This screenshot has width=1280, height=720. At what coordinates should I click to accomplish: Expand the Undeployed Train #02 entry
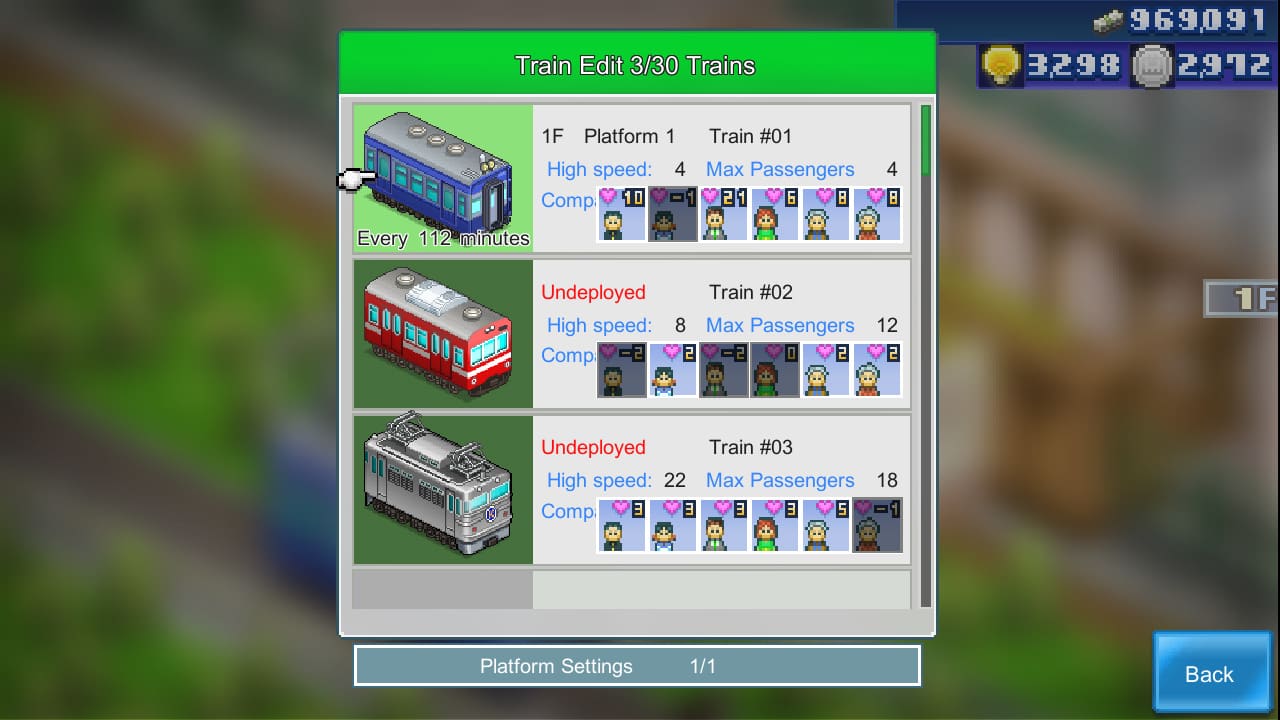click(720, 292)
